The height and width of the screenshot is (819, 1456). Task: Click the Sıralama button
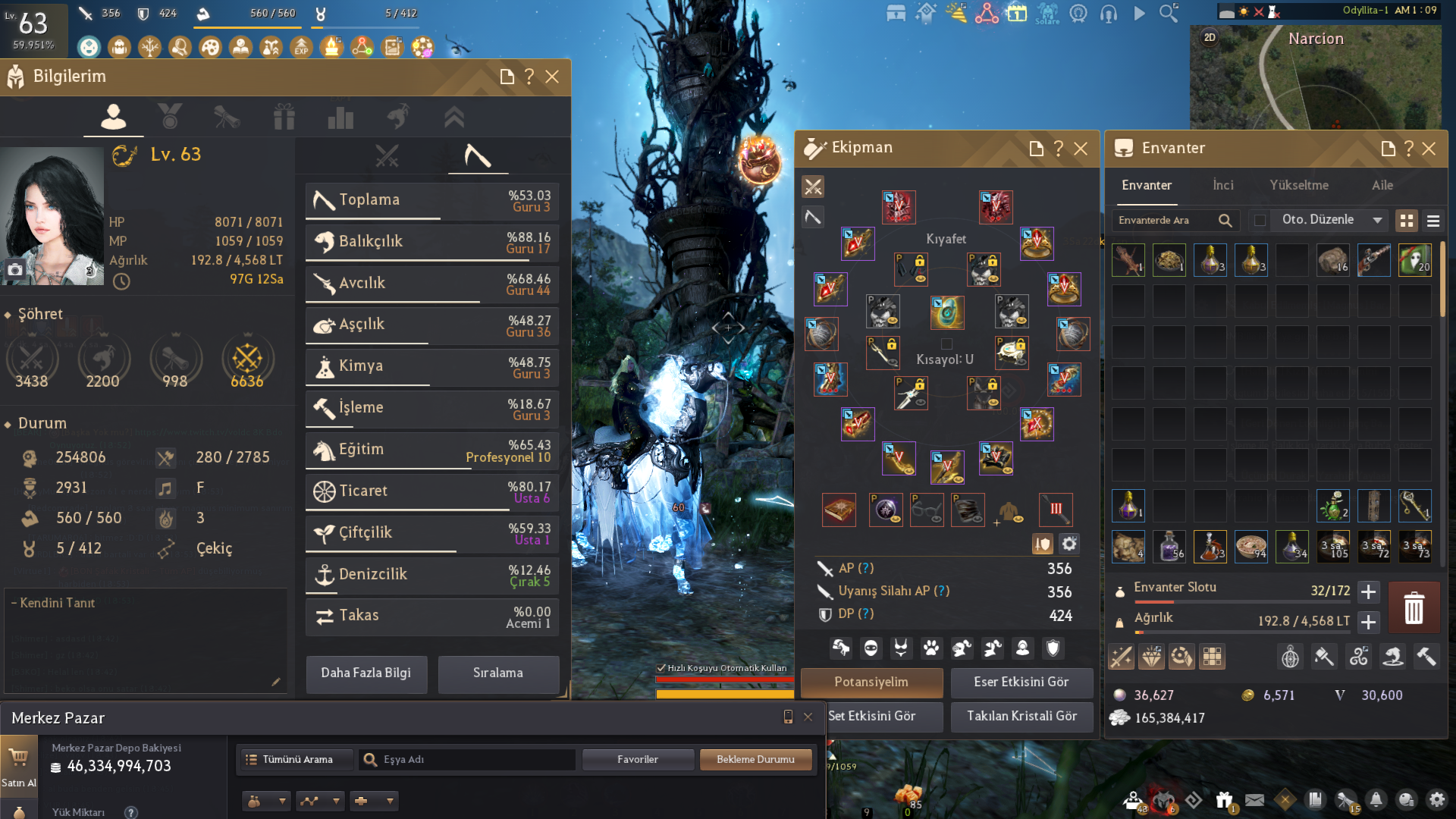coord(498,673)
